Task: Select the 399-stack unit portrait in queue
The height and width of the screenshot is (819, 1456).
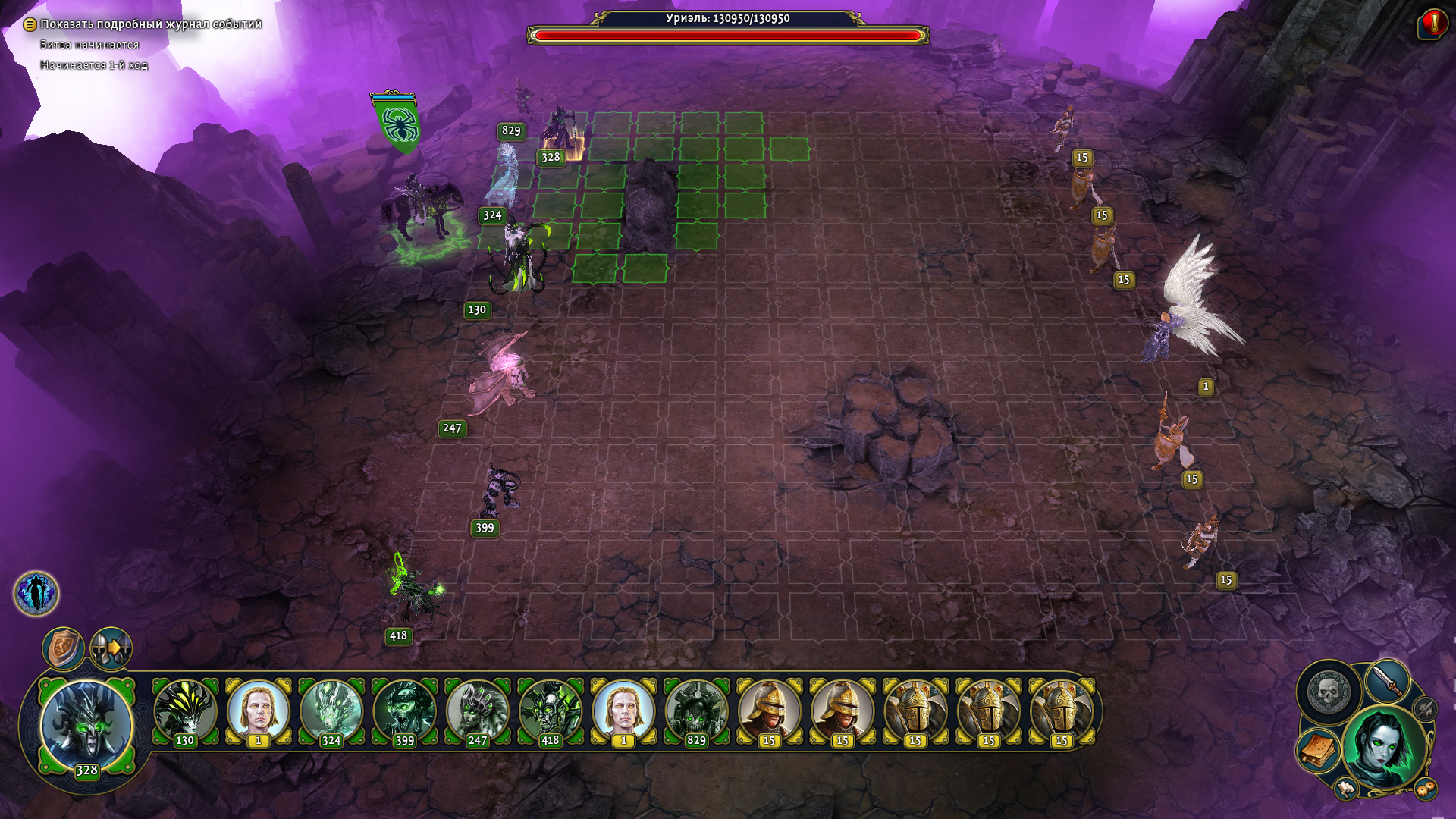Action: tap(404, 713)
